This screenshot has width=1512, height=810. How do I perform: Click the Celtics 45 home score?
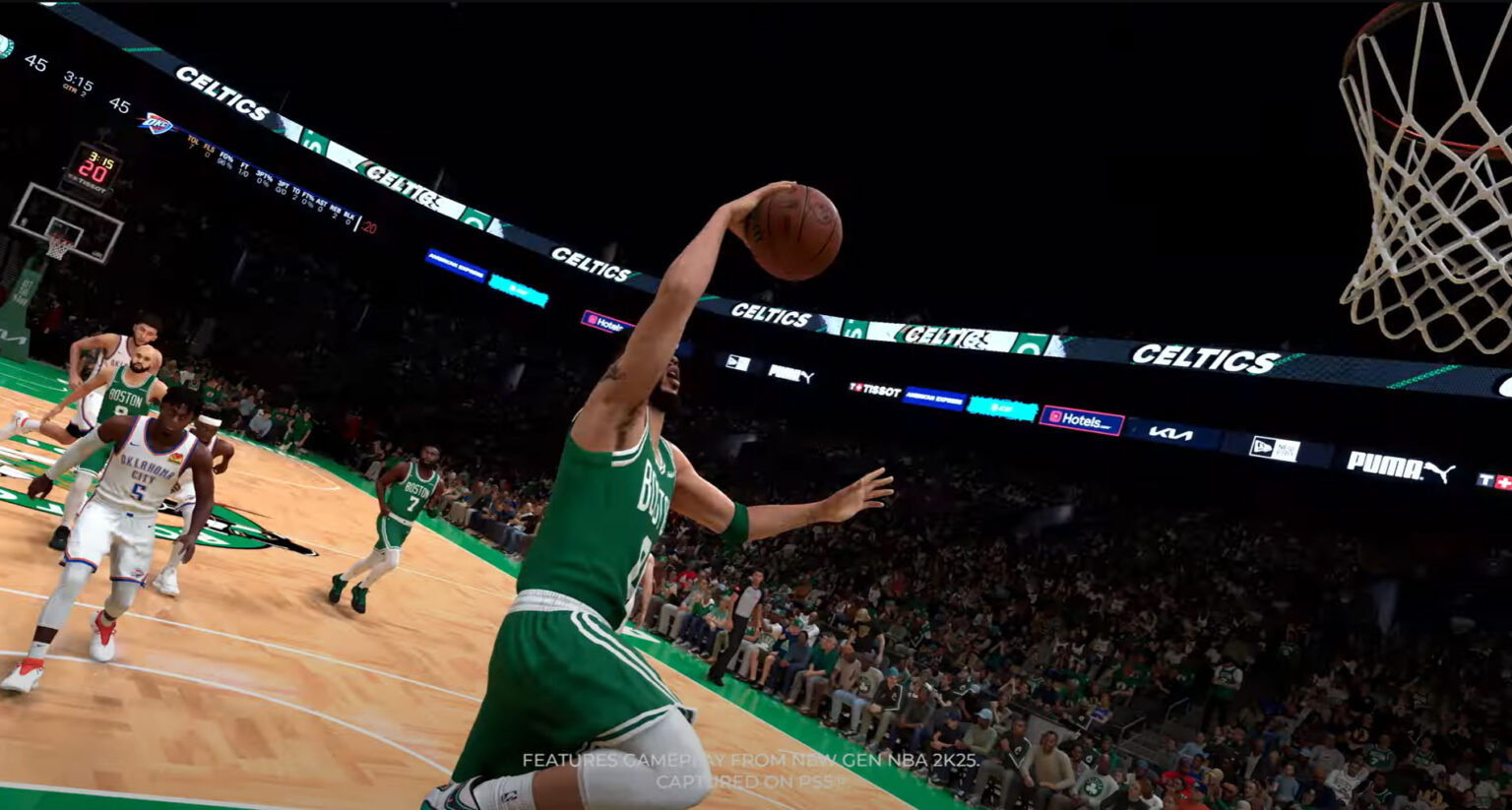34,62
